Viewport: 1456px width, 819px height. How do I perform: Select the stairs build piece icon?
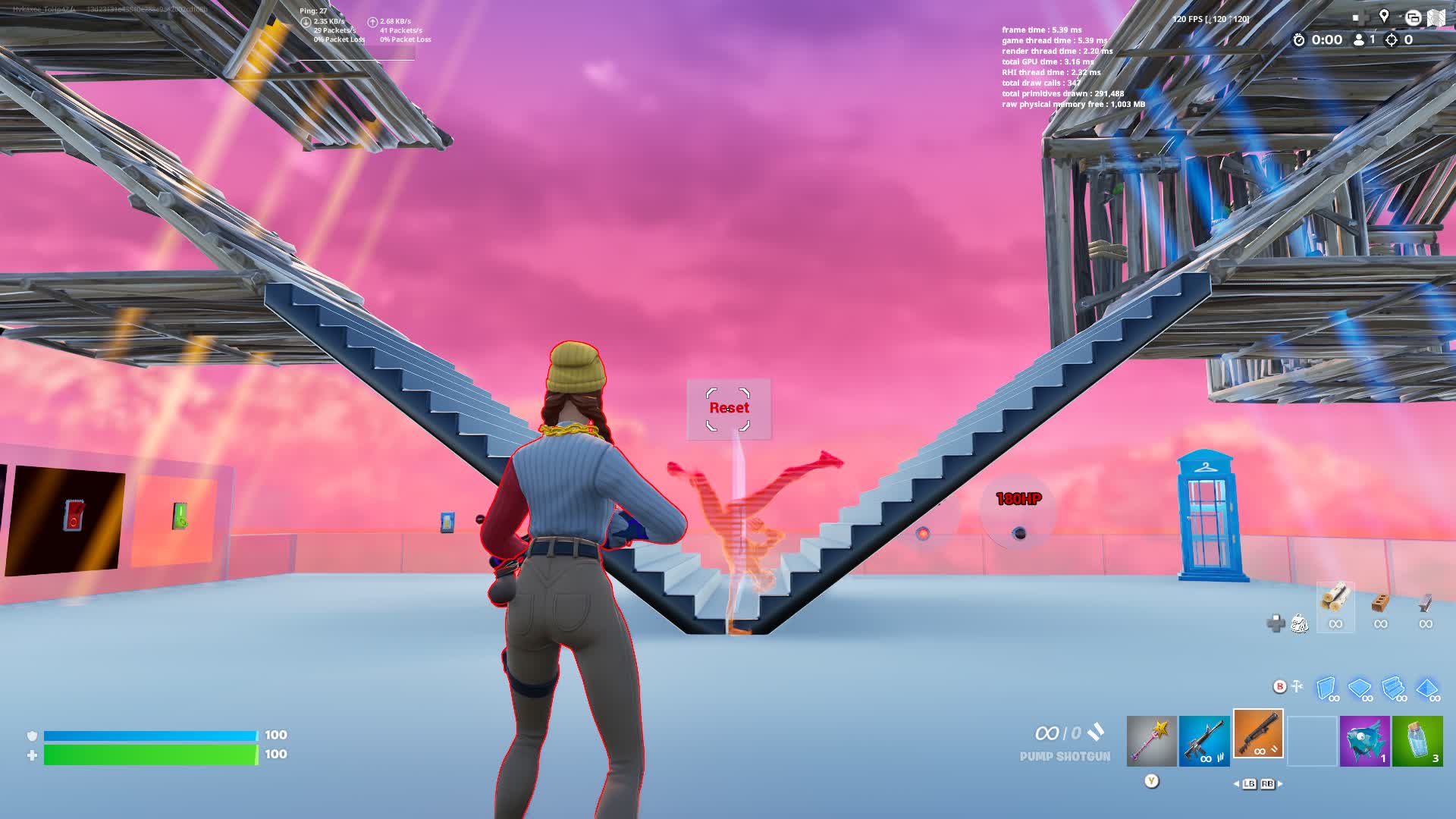coord(1393,687)
